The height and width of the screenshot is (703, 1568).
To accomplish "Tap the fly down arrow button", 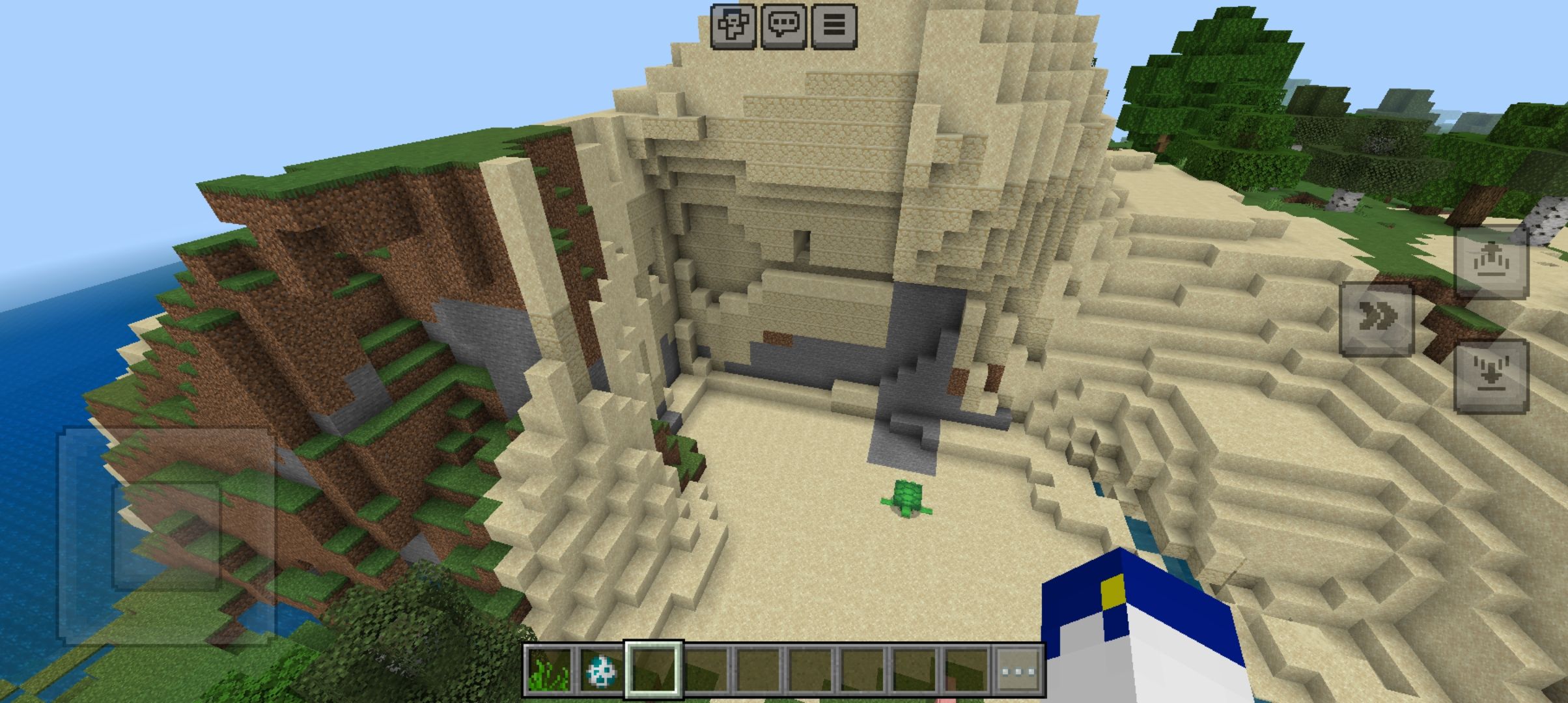I will coord(1491,376).
